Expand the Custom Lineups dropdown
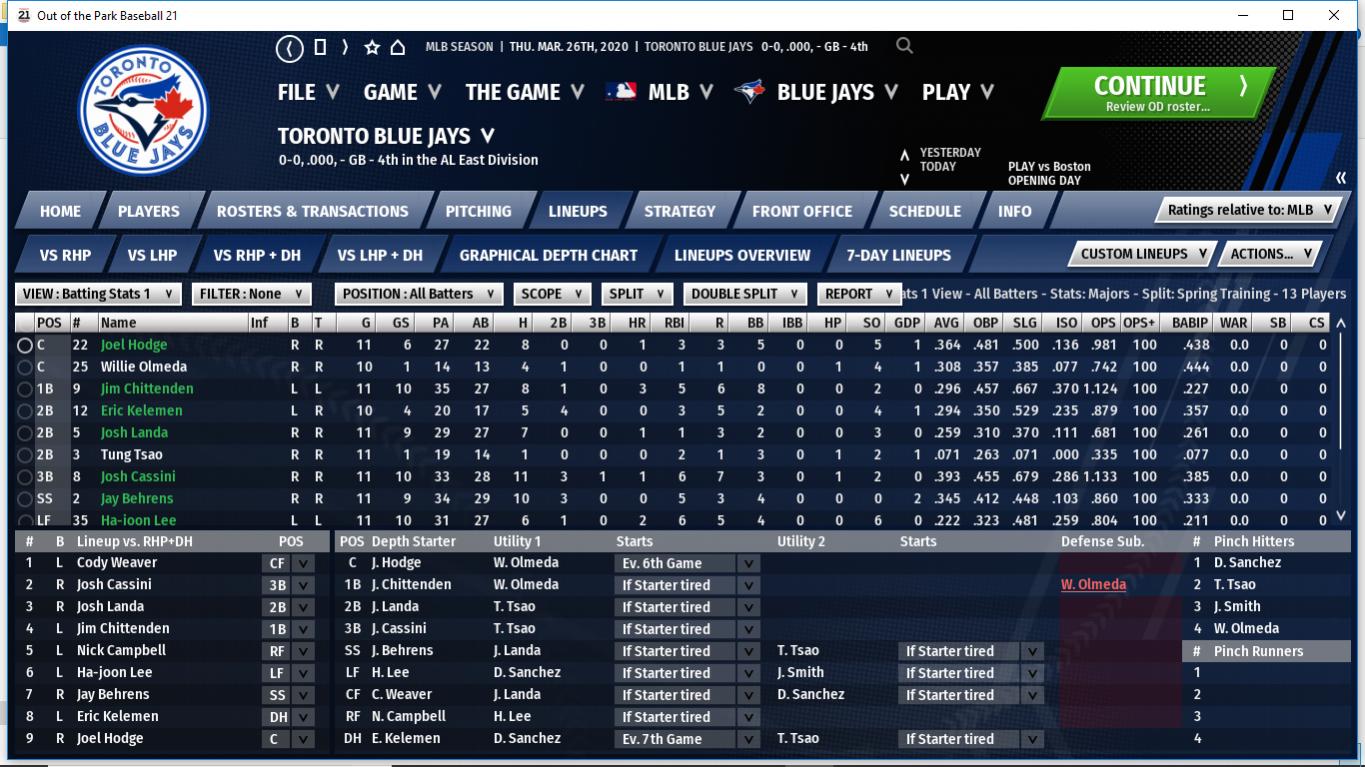This screenshot has height=767, width=1365. (x=1143, y=254)
